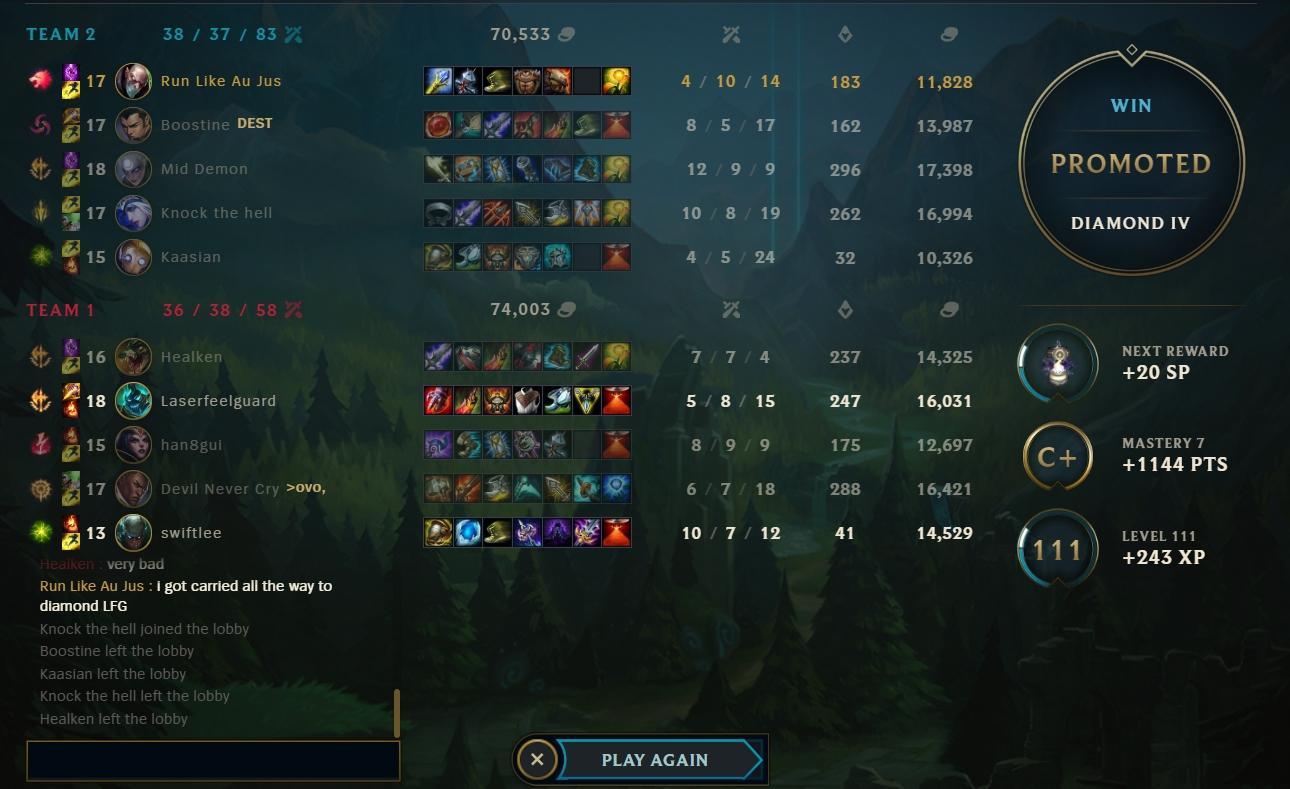Click the first item in Boostine's item row

click(x=437, y=124)
